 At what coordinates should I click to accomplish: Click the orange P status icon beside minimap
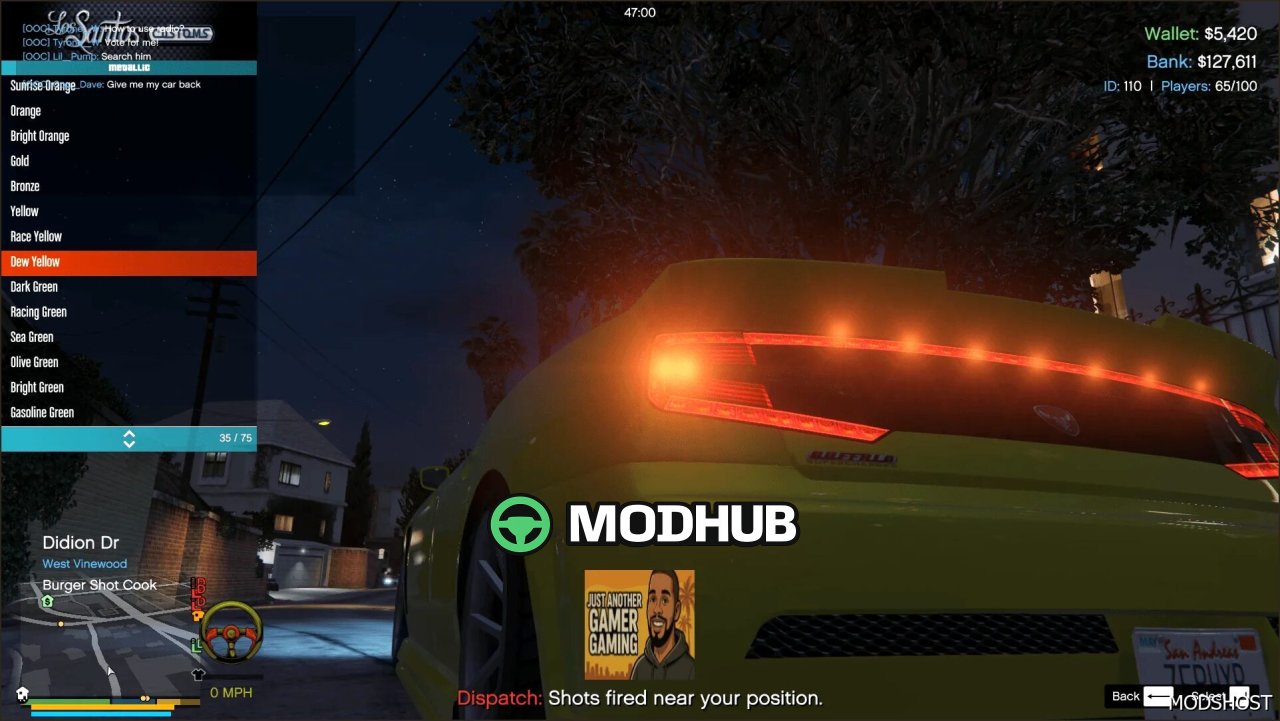point(197,614)
